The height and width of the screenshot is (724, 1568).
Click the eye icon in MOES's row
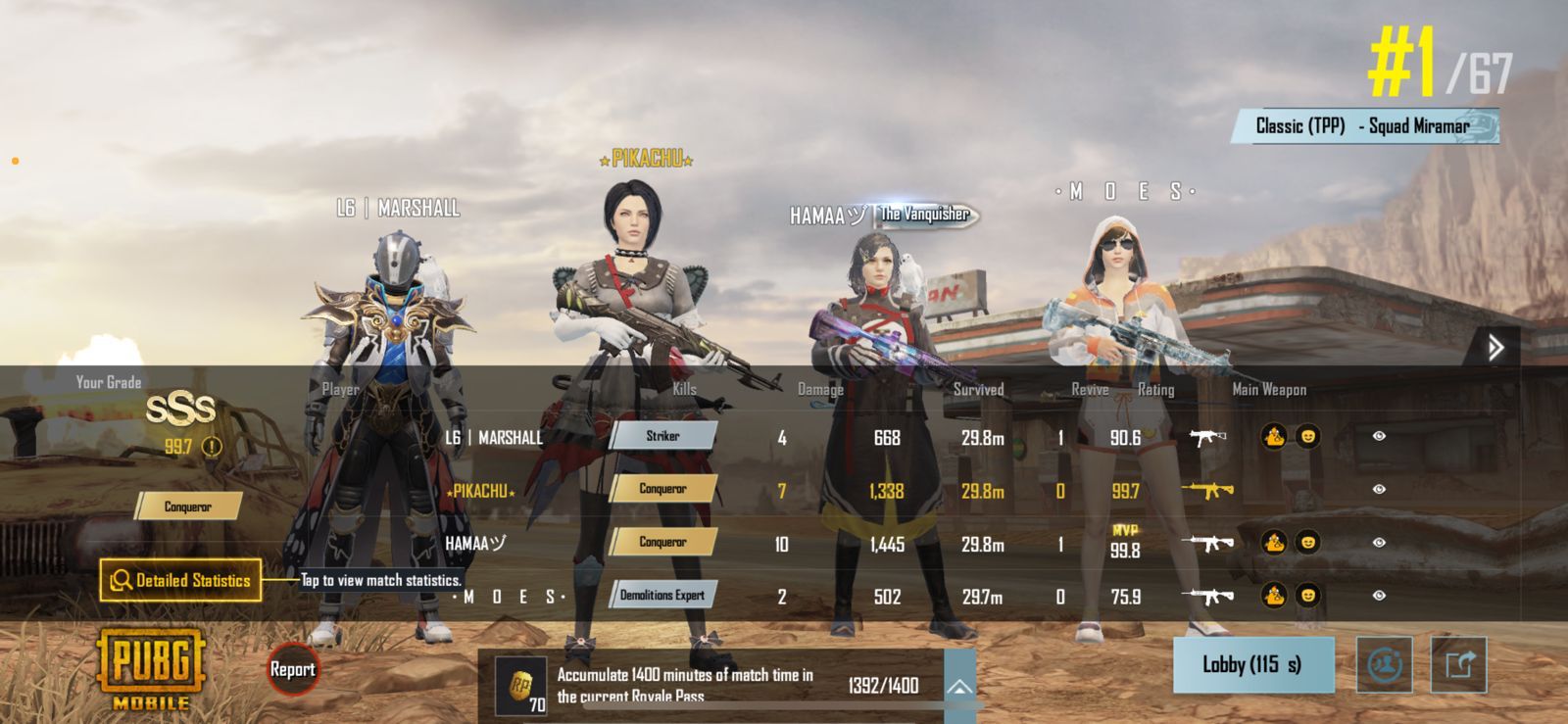tap(1379, 595)
